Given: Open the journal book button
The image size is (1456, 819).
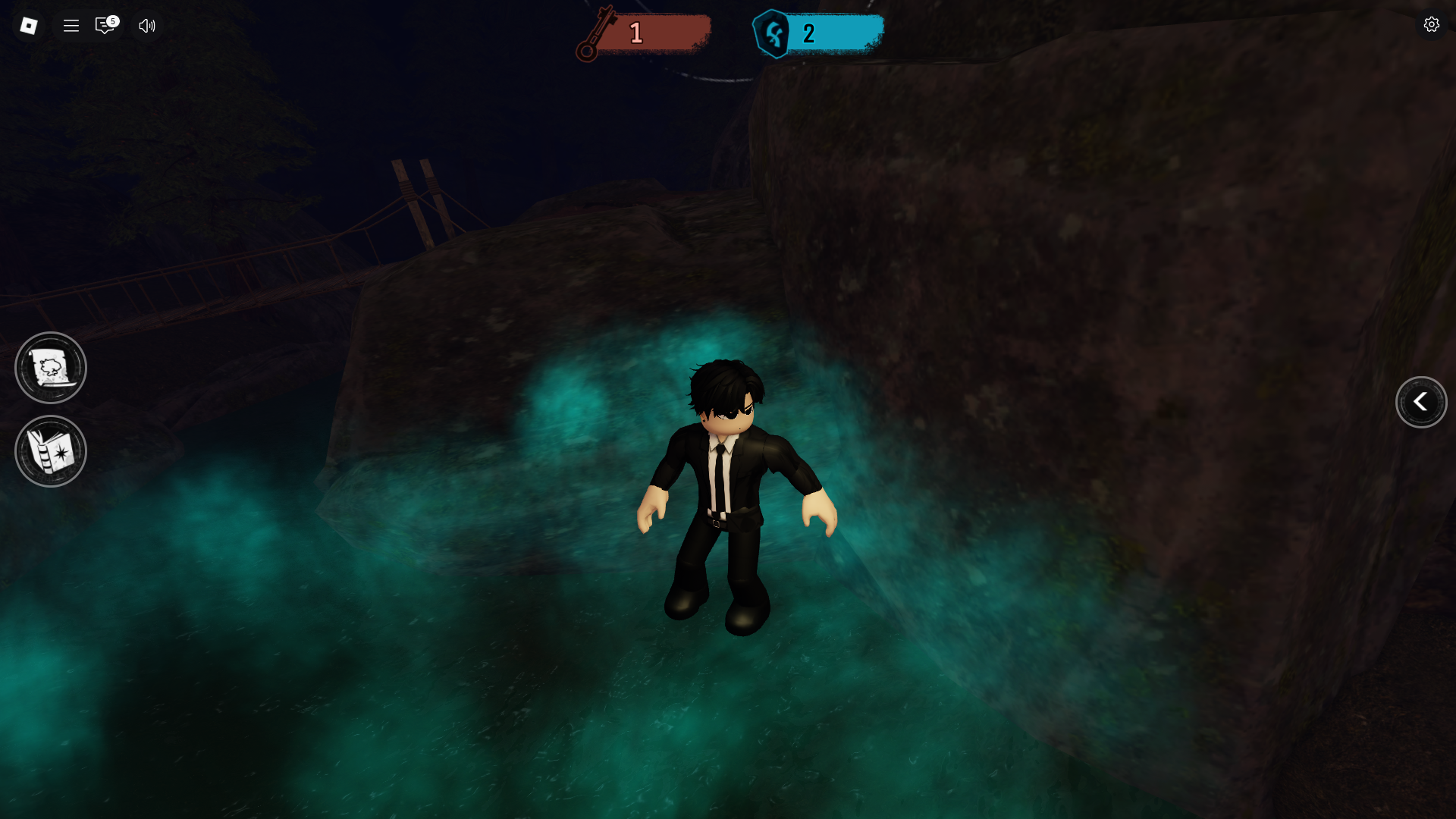Looking at the screenshot, I should pos(51,451).
